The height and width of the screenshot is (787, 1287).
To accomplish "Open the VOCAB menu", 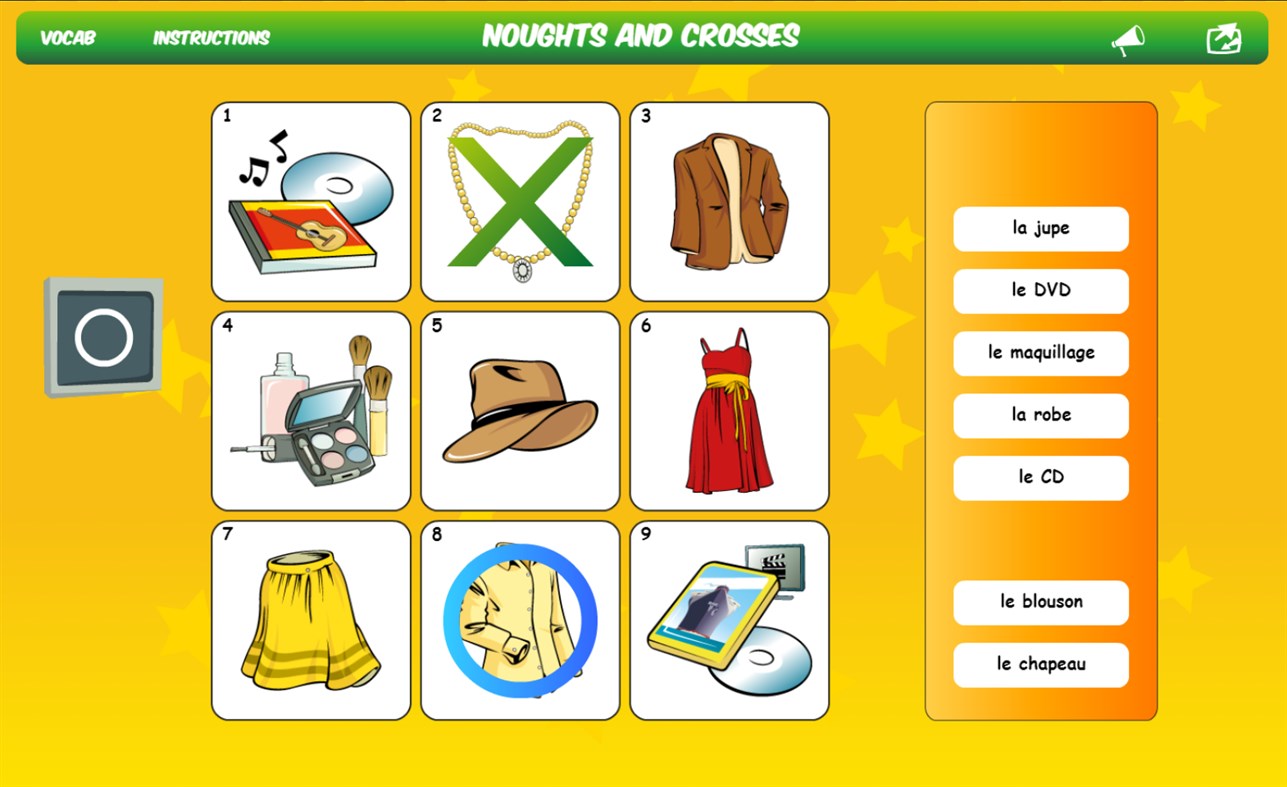I will (66, 39).
